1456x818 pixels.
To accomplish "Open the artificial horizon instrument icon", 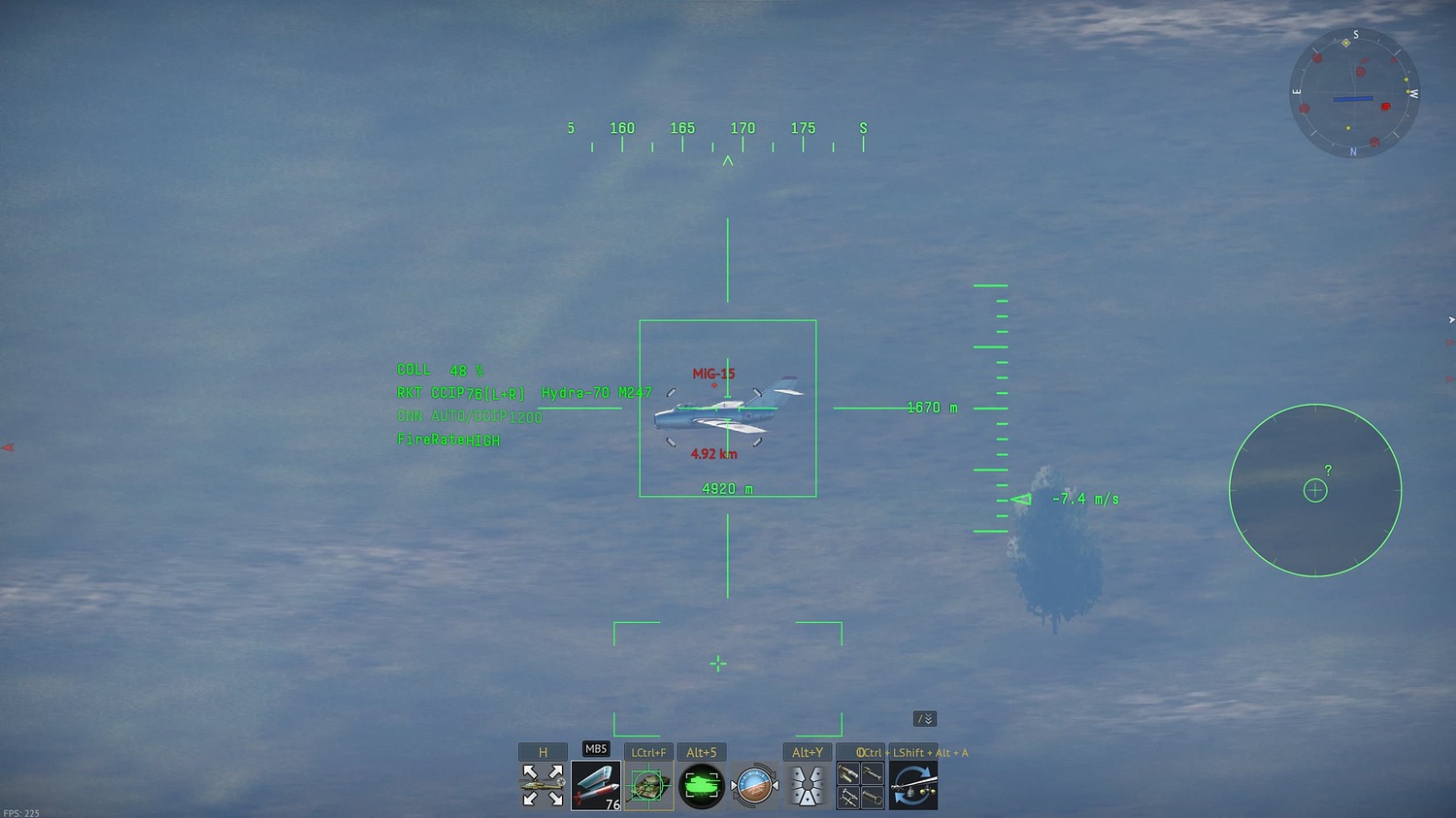I will click(x=755, y=786).
